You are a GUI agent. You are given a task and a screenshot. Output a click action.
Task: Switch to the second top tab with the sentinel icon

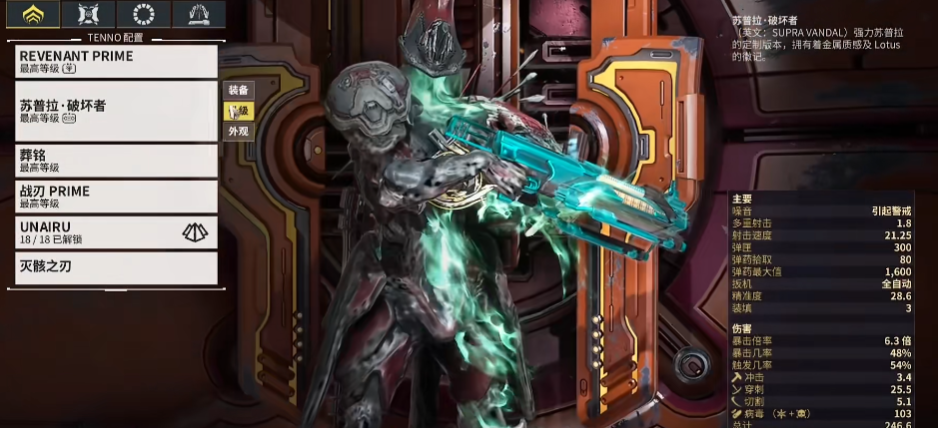tap(88, 14)
